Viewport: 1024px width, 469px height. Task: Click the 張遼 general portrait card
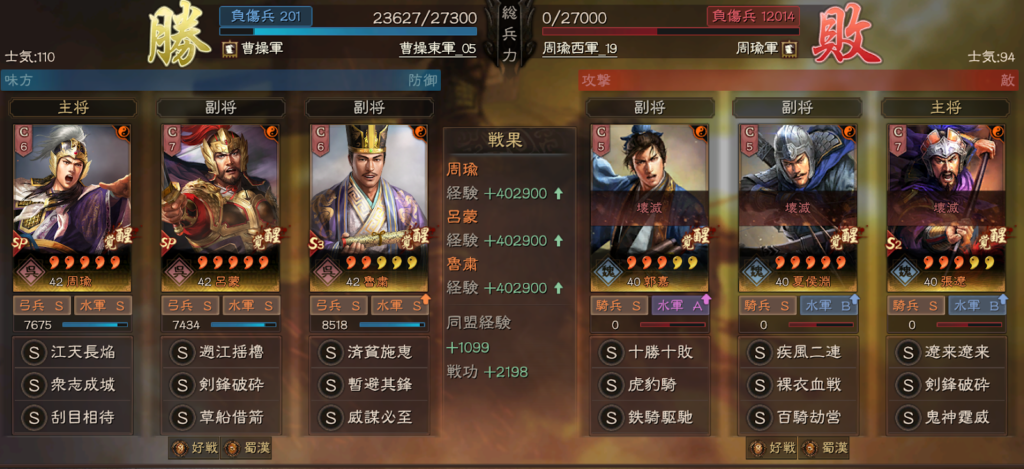[x=944, y=203]
